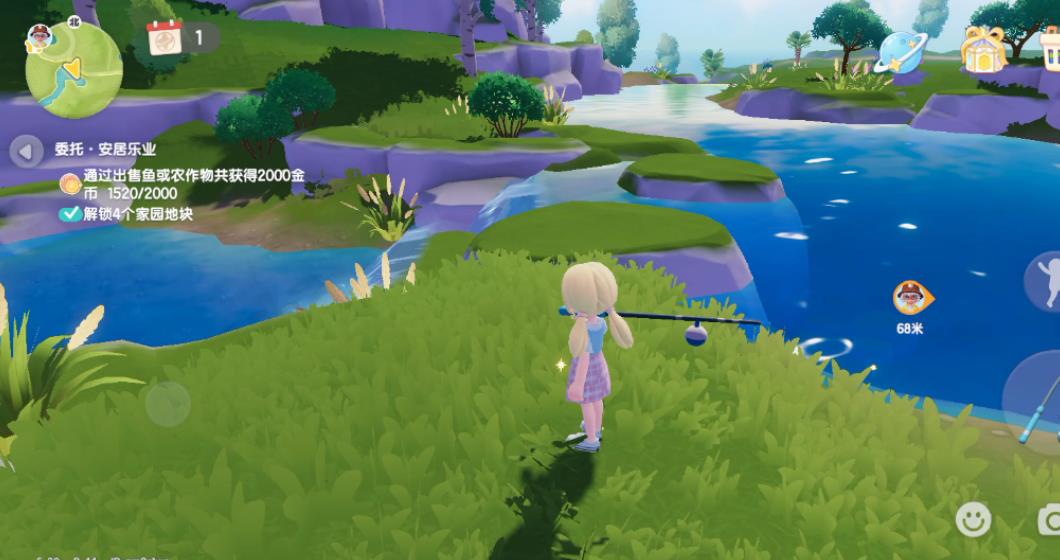Collapse the quest tracker with the arrow button
This screenshot has width=1060, height=560.
click(26, 151)
